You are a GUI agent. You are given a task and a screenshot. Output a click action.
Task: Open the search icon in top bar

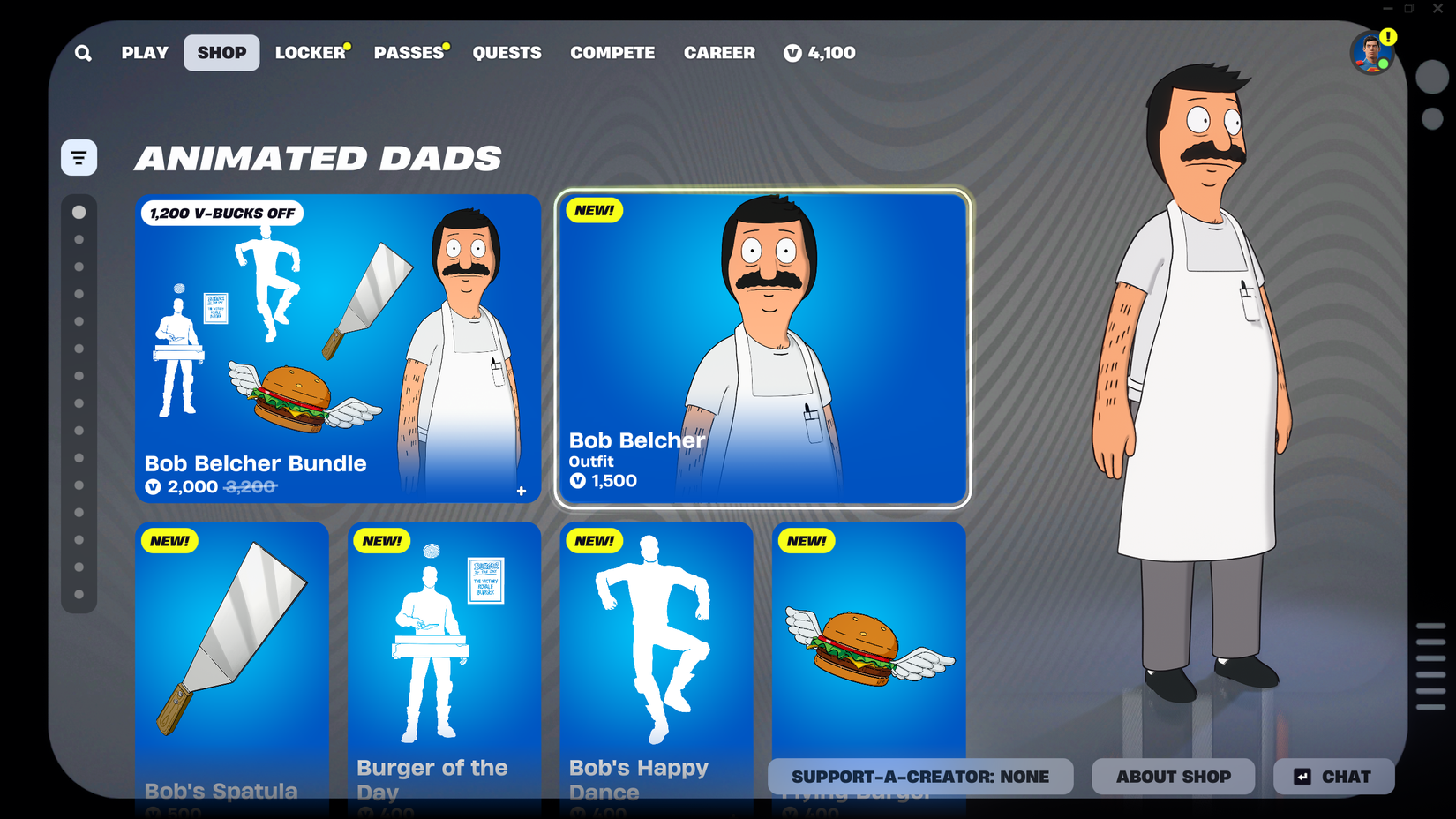83,53
